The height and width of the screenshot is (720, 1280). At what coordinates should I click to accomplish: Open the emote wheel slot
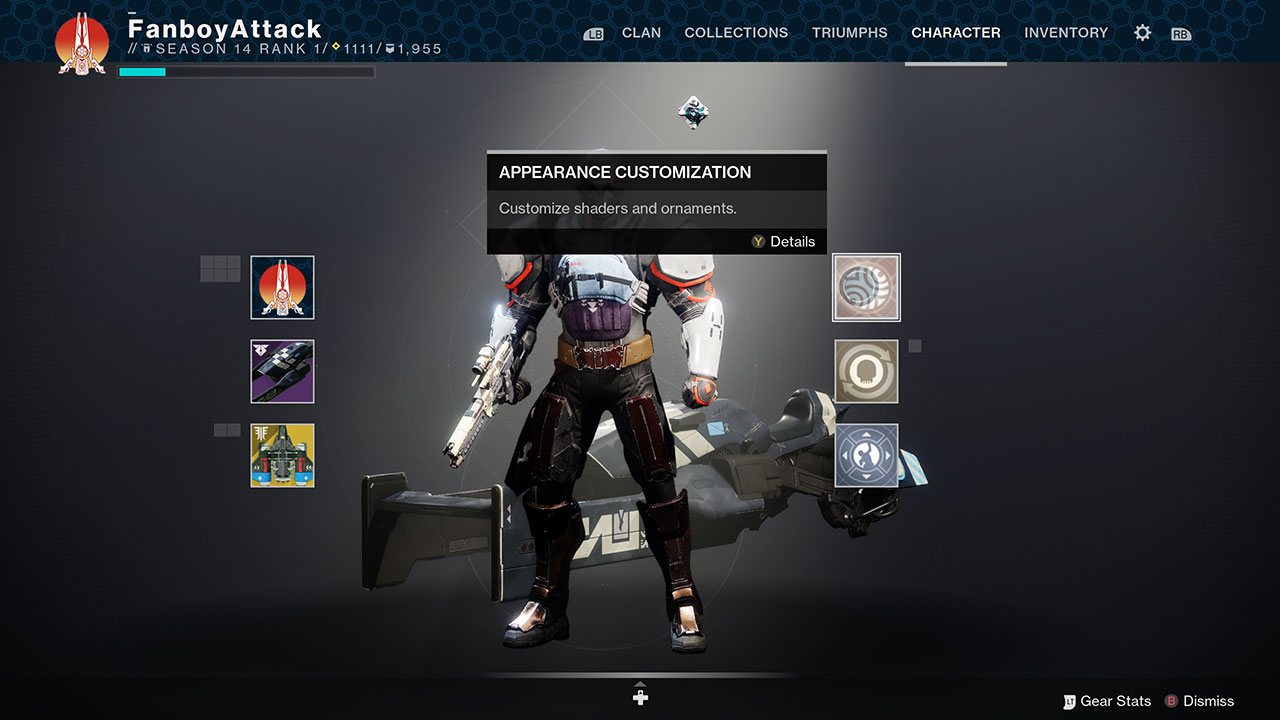coord(866,455)
